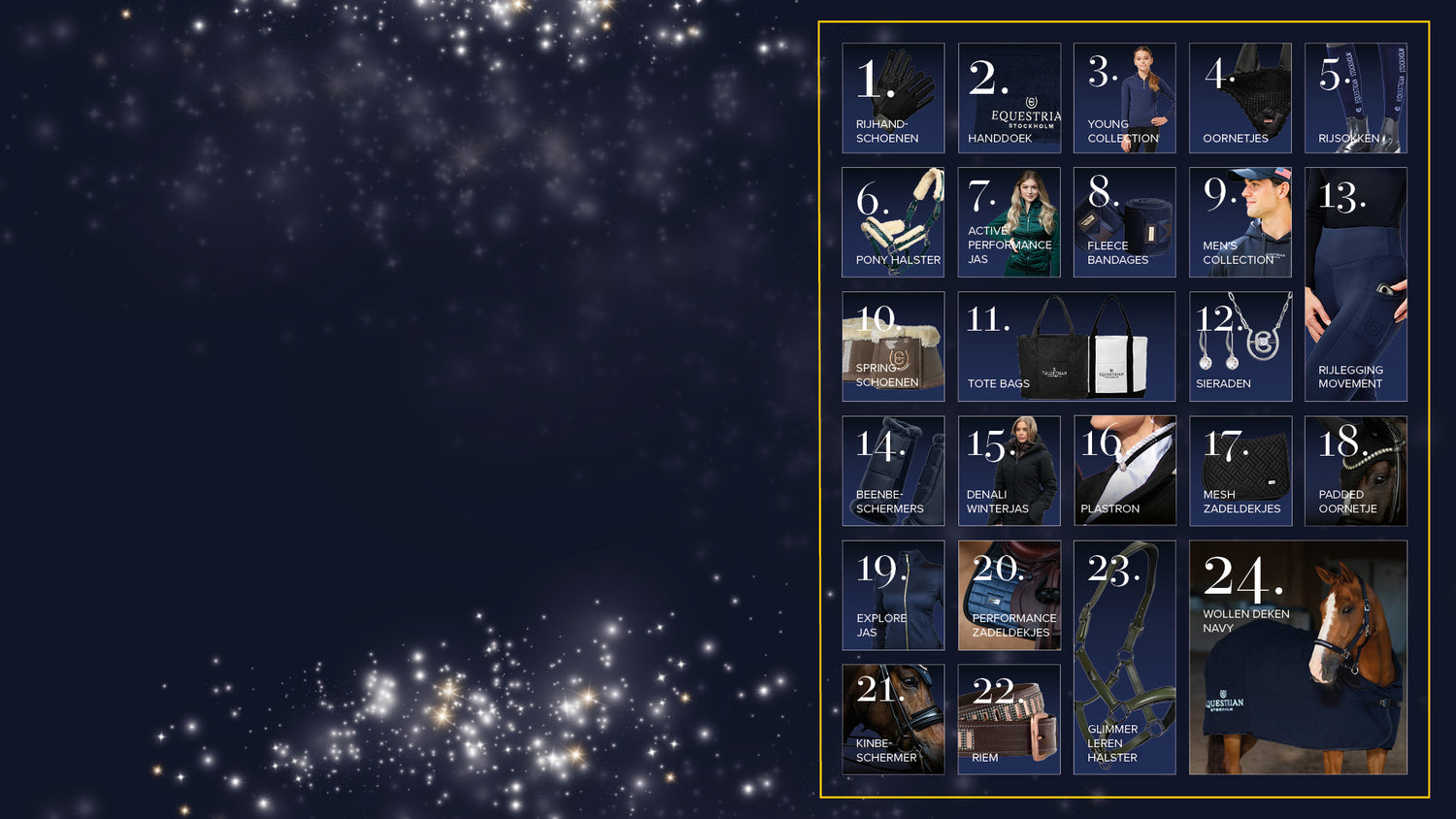
Task: Open tile 23 Glimmer Leren Halster
Action: click(x=1124, y=657)
